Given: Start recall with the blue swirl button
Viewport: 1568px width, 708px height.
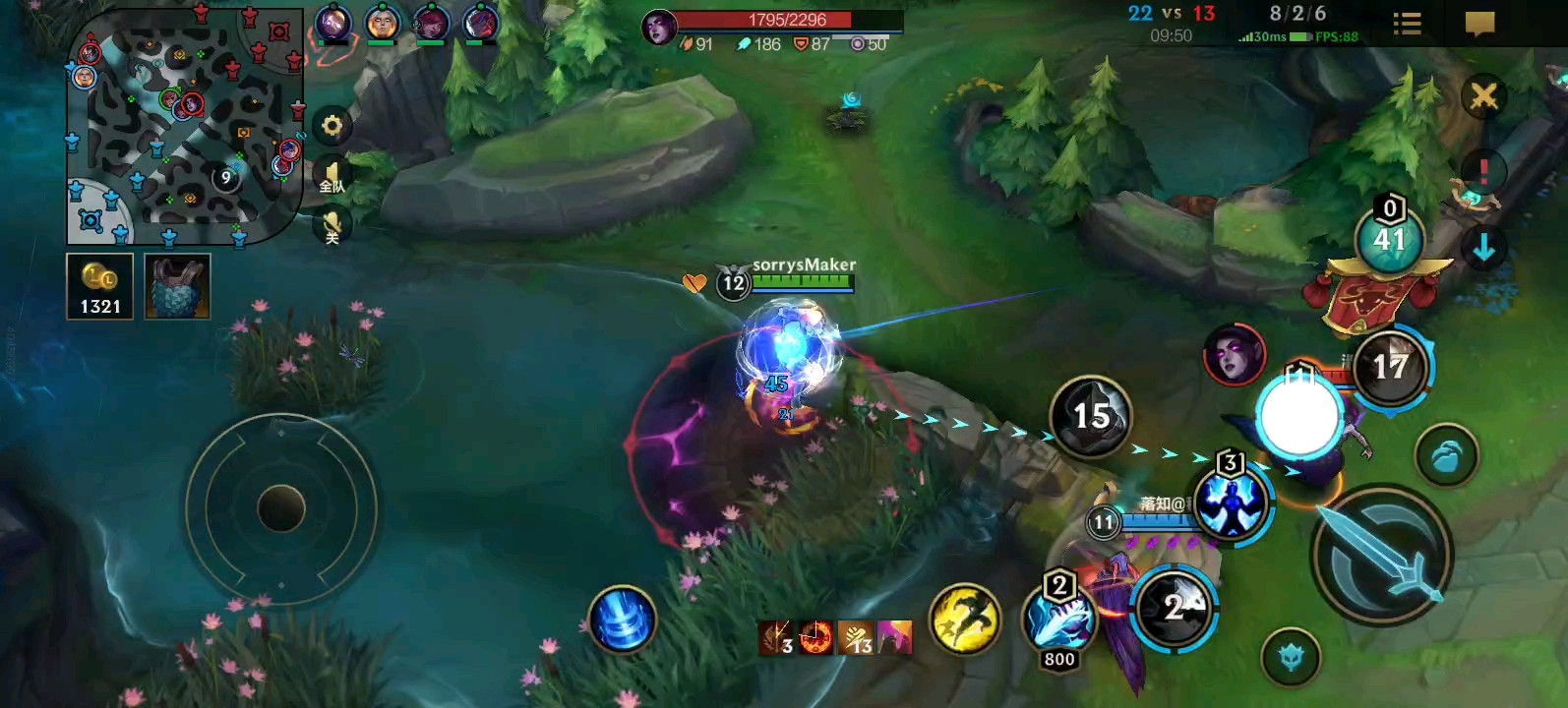Looking at the screenshot, I should click(x=622, y=619).
